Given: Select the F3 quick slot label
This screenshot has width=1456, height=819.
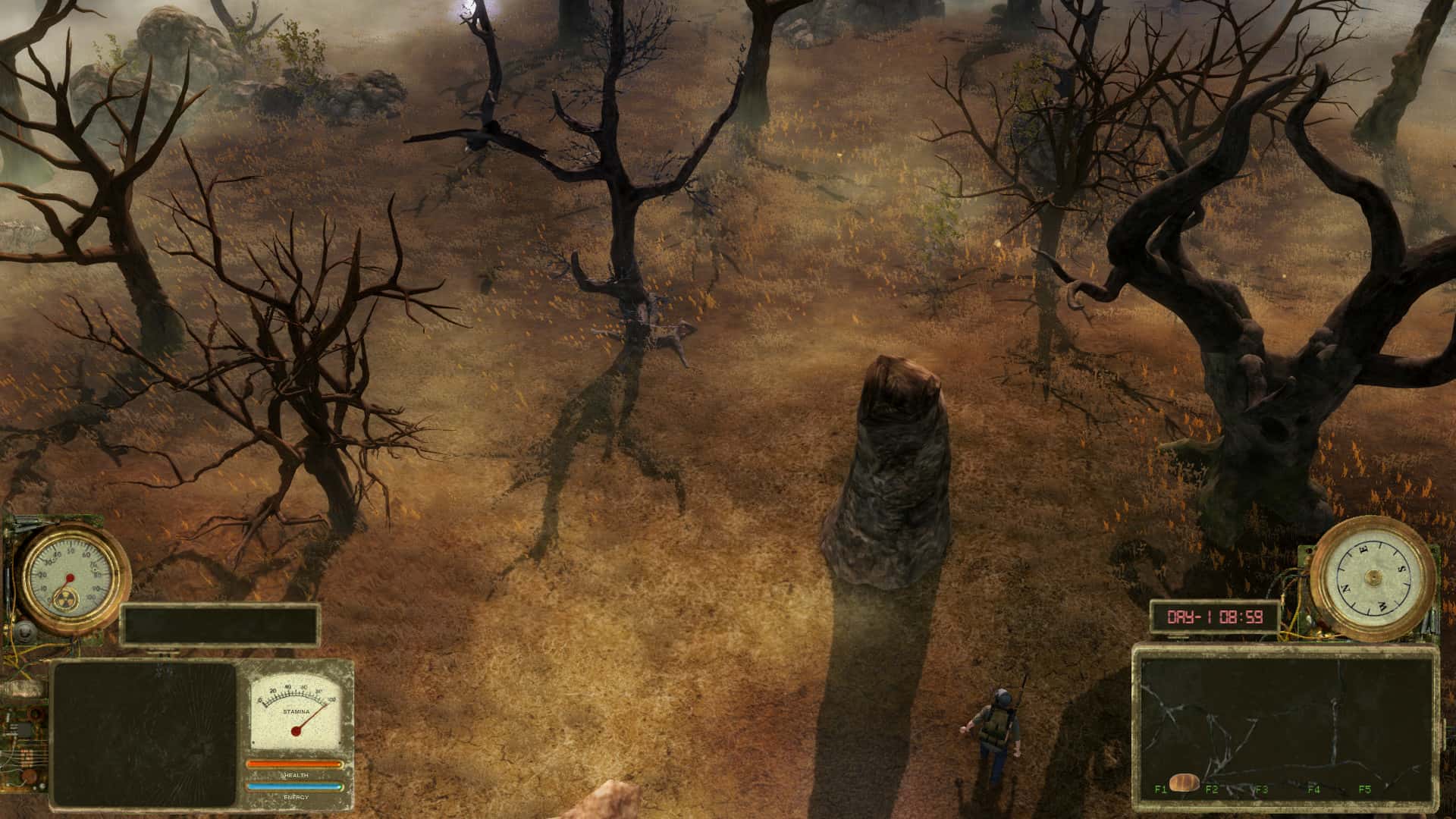Looking at the screenshot, I should click(1261, 790).
